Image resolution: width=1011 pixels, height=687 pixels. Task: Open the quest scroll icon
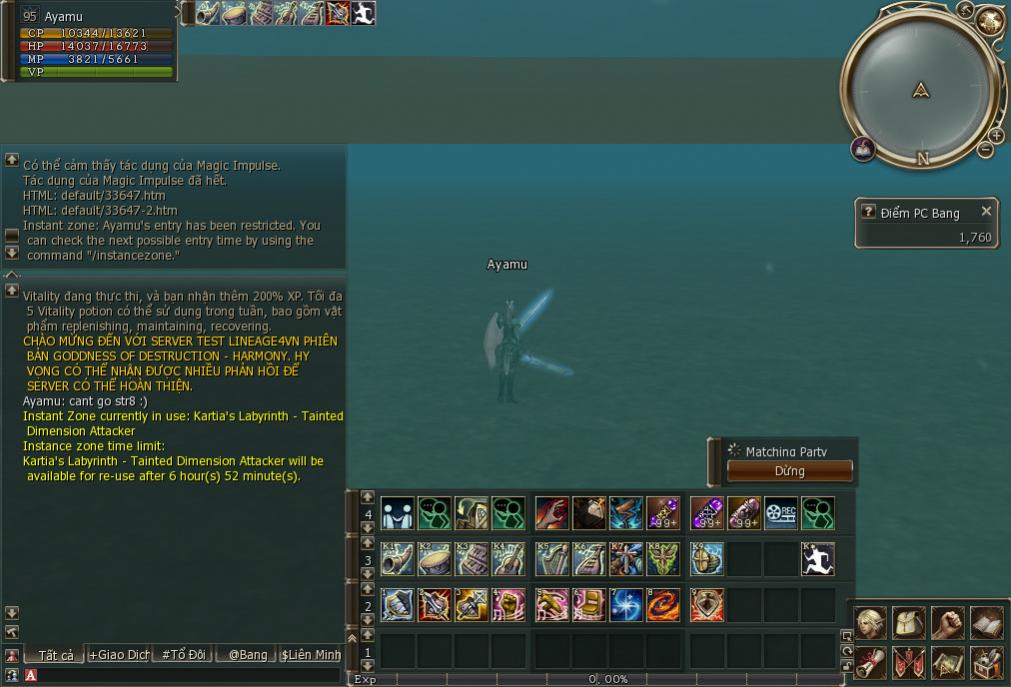(870, 662)
